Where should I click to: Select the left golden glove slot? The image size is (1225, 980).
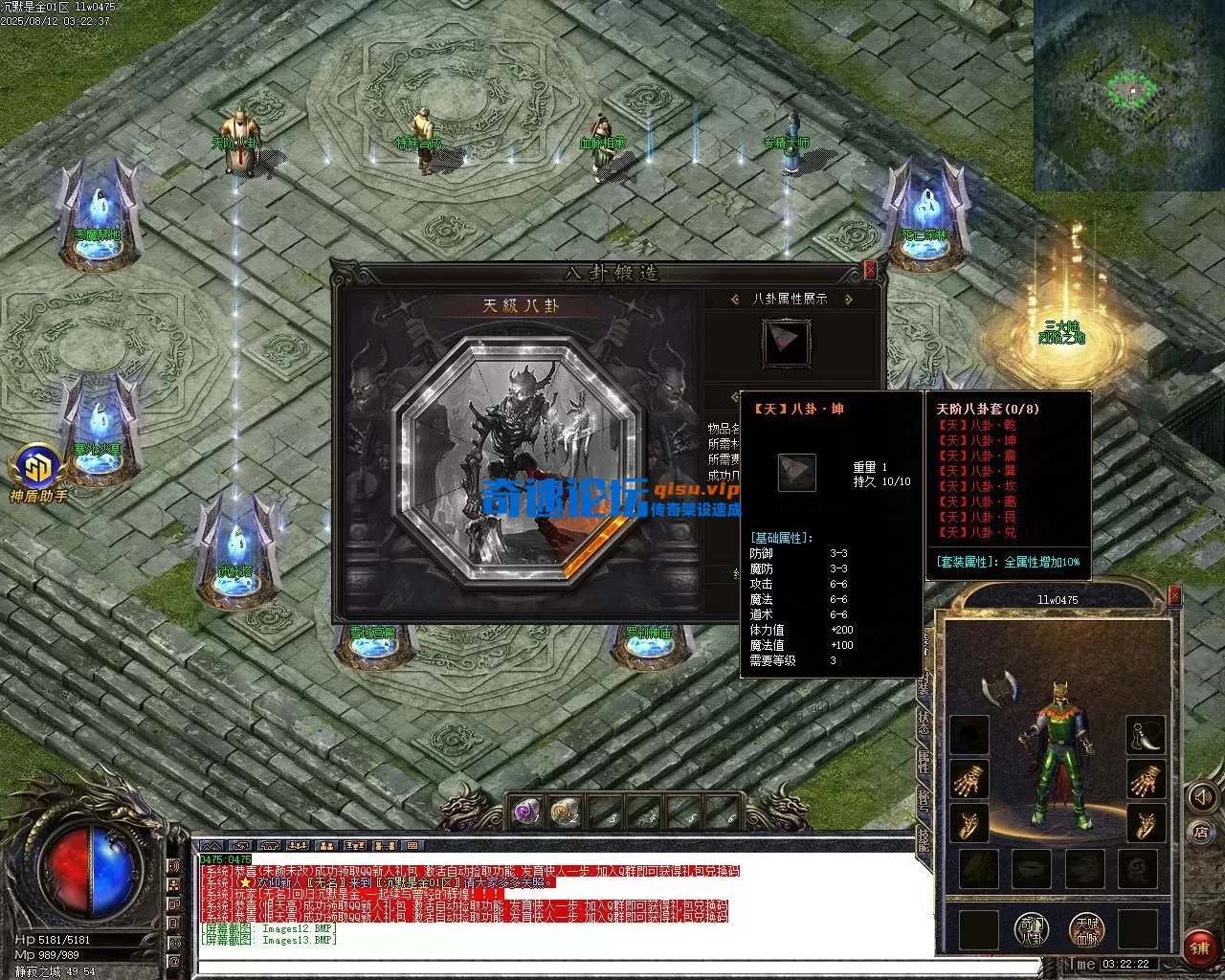pos(969,780)
